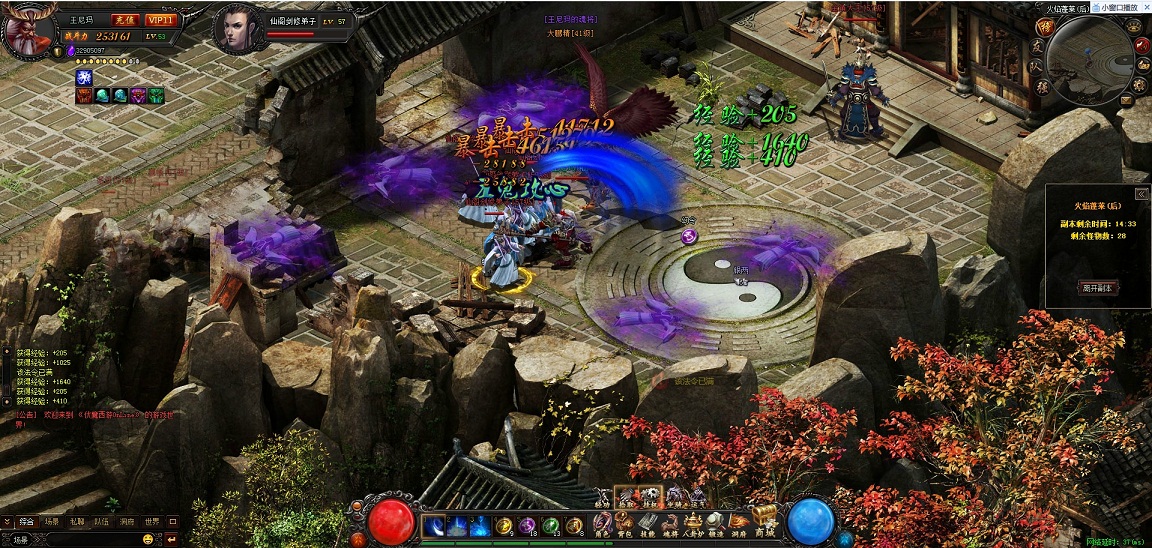
Task: Open the 角色 character menu
Action: [x=603, y=523]
